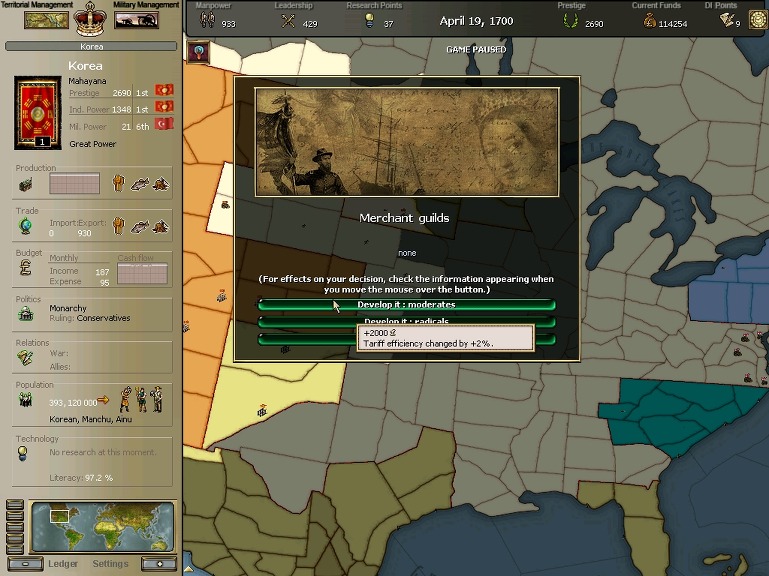Click the orb icon beside the map
769x576 pixels.
(x=200, y=51)
